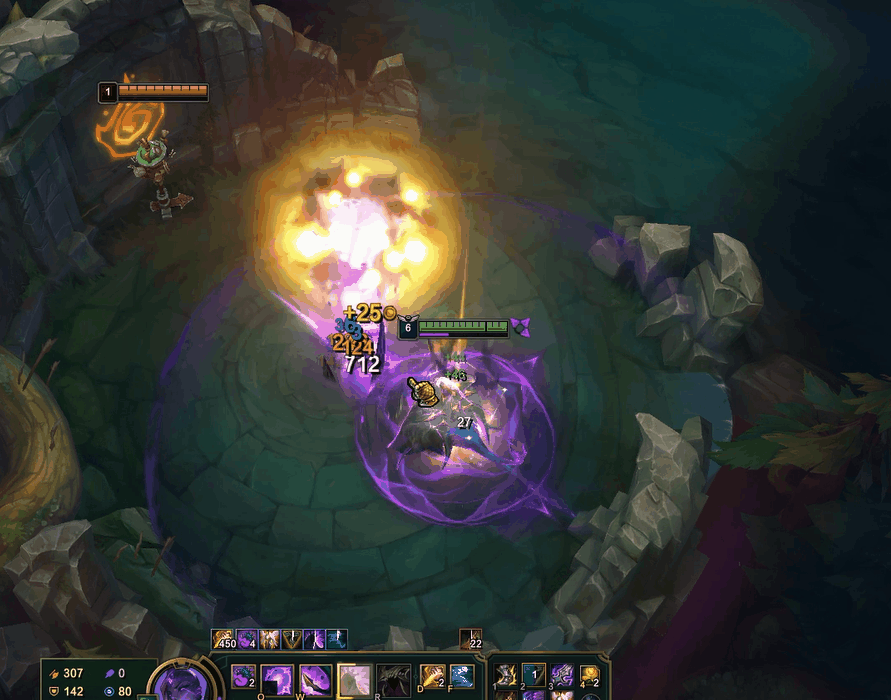Cast the Void Seeker W ability
The image size is (891, 700).
pos(317,679)
